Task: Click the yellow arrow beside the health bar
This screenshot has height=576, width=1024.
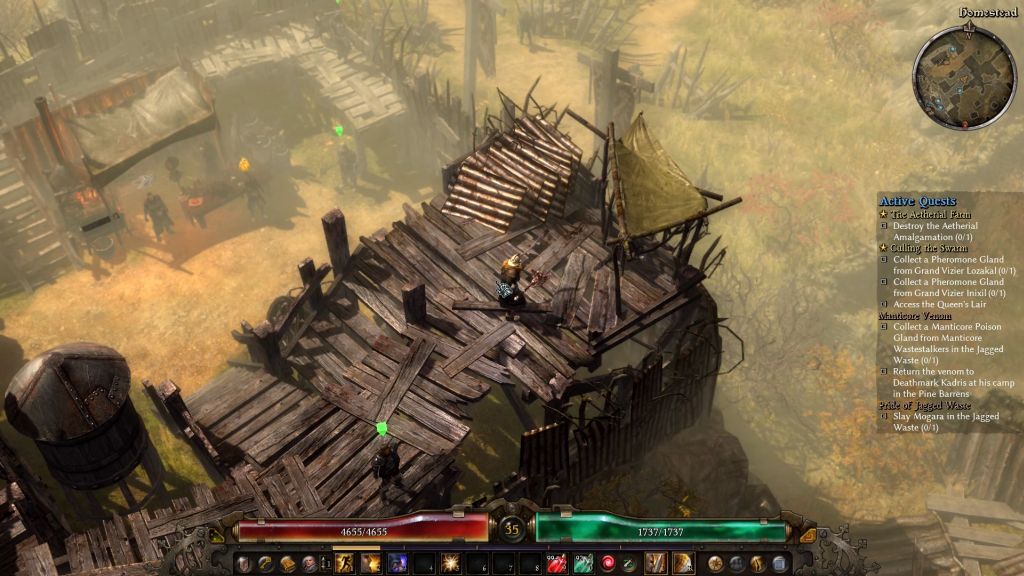Action: pos(217,535)
